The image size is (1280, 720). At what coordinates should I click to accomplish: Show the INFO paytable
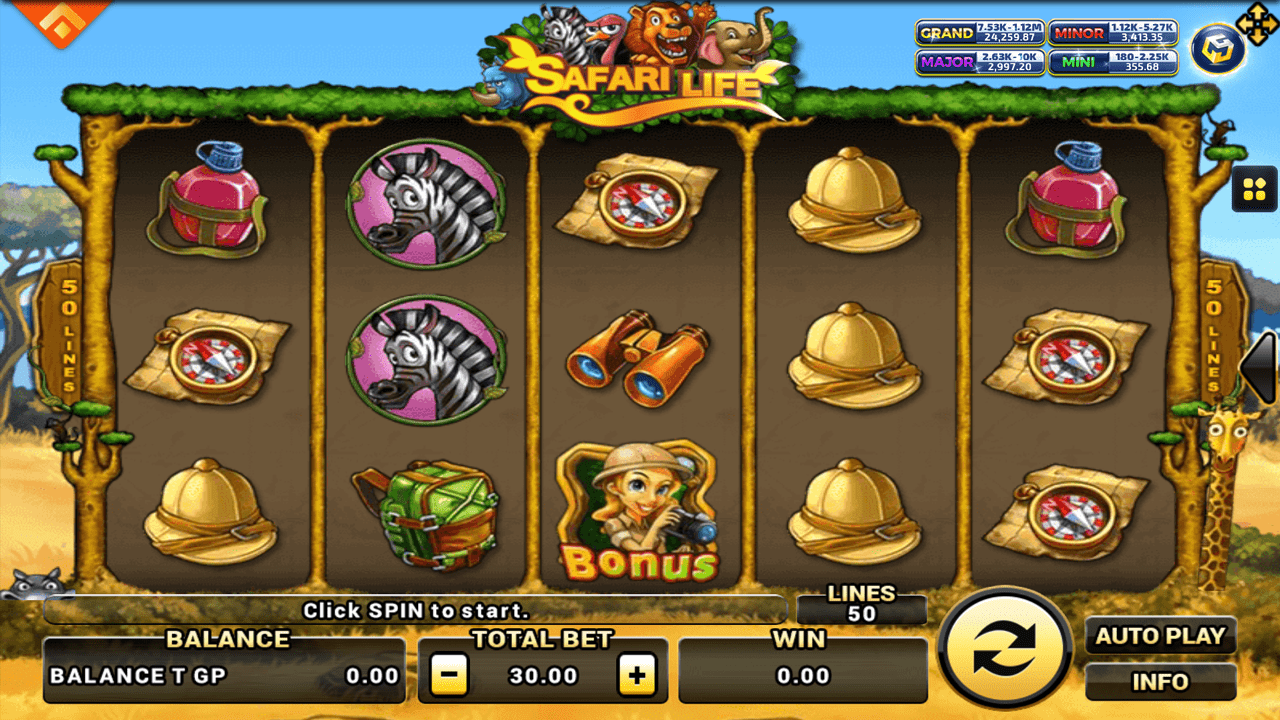[1160, 682]
